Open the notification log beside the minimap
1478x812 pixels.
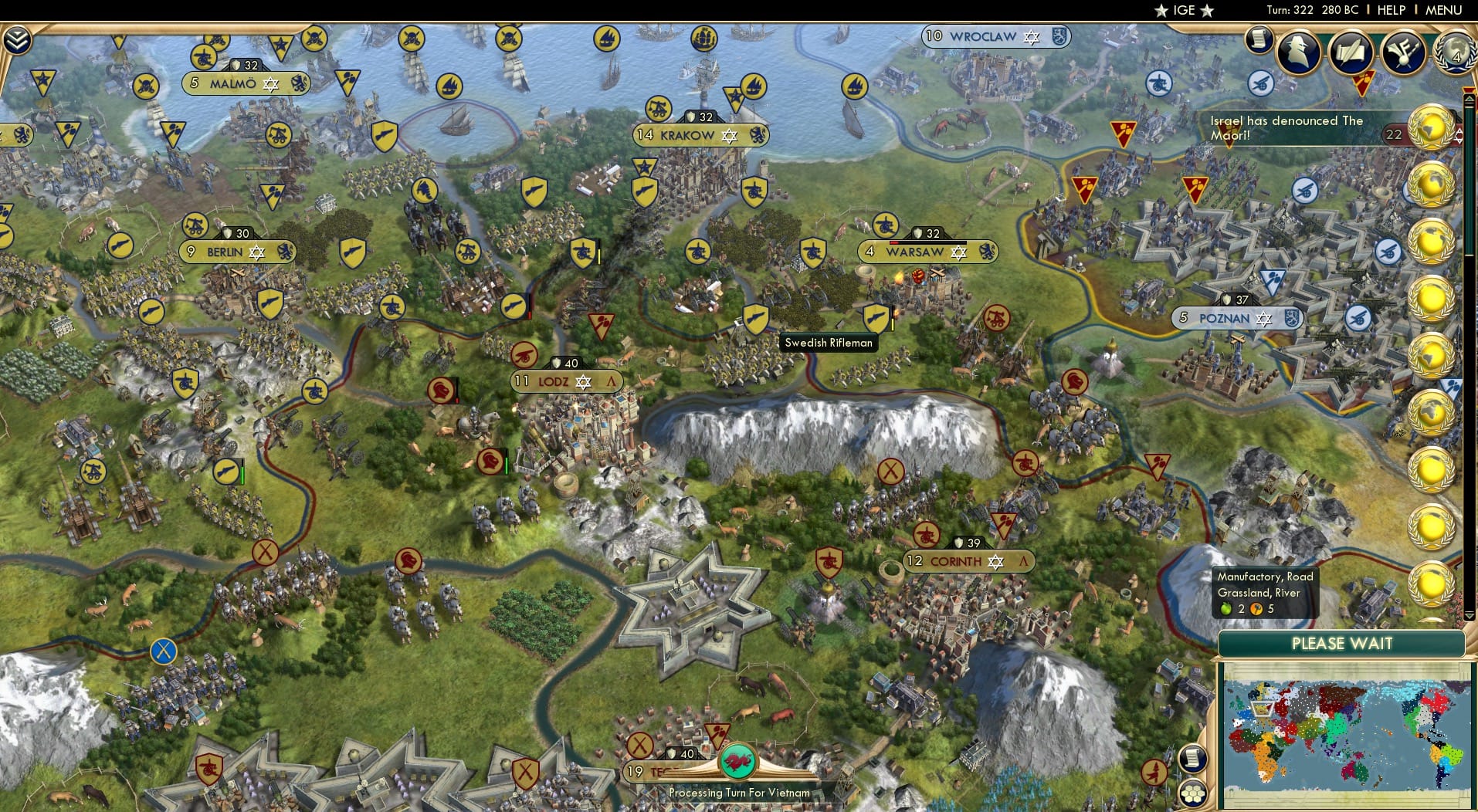tap(1194, 759)
